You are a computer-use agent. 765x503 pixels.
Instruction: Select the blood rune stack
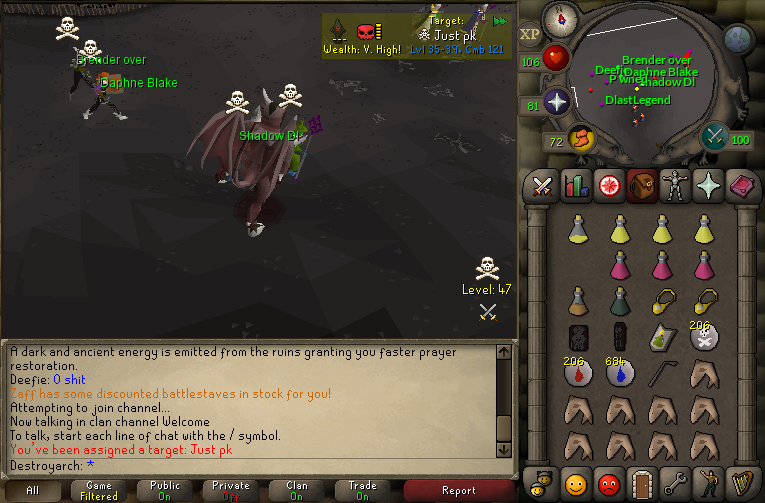pyautogui.click(x=578, y=374)
